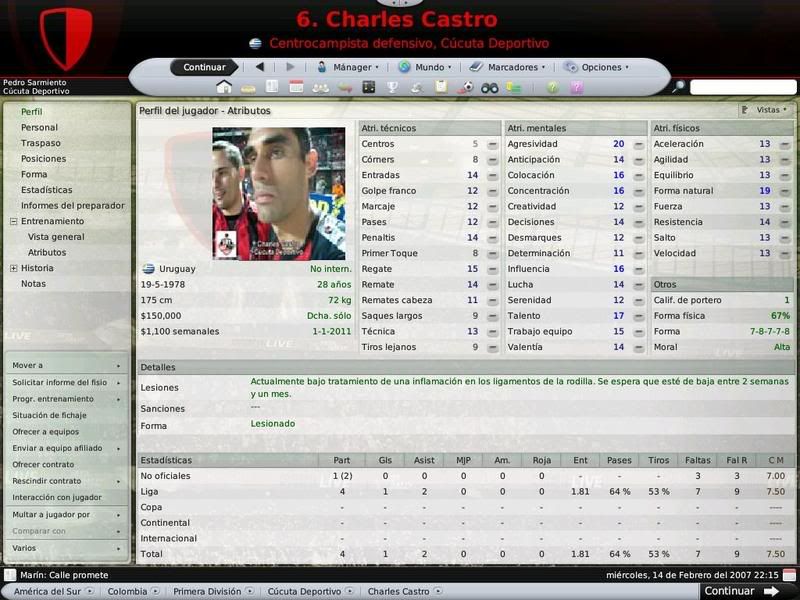Expand the Historia tree item
Viewport: 800px width, 600px height.
pyautogui.click(x=13, y=268)
